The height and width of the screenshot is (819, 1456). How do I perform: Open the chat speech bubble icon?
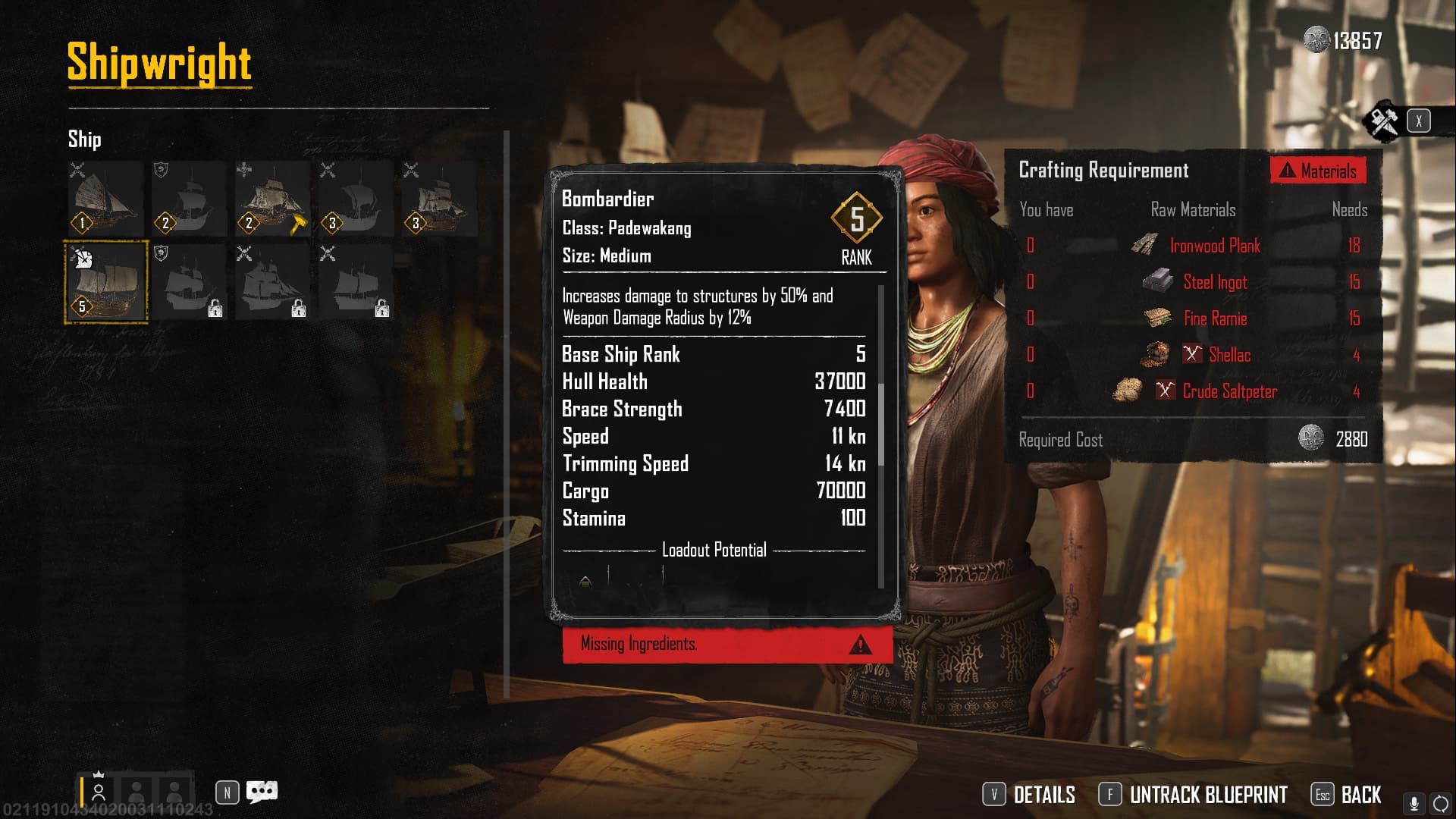262,792
